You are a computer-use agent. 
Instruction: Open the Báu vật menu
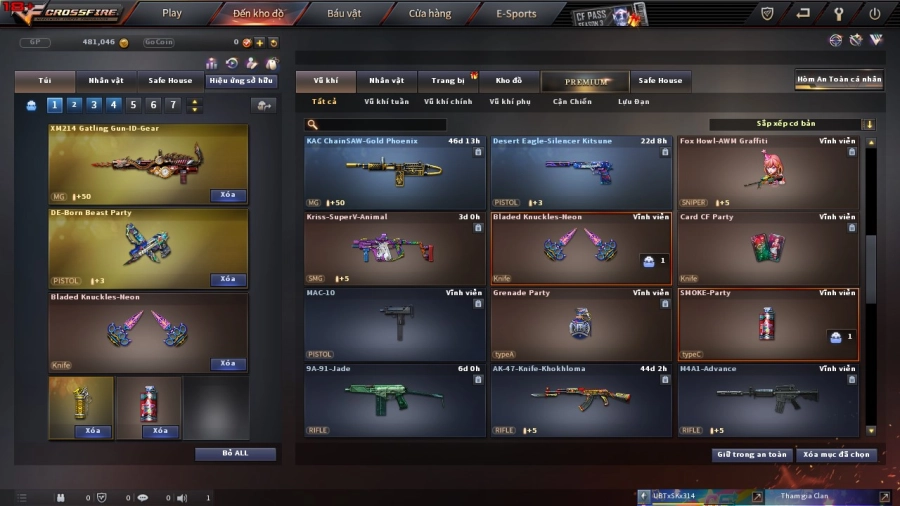[x=344, y=14]
